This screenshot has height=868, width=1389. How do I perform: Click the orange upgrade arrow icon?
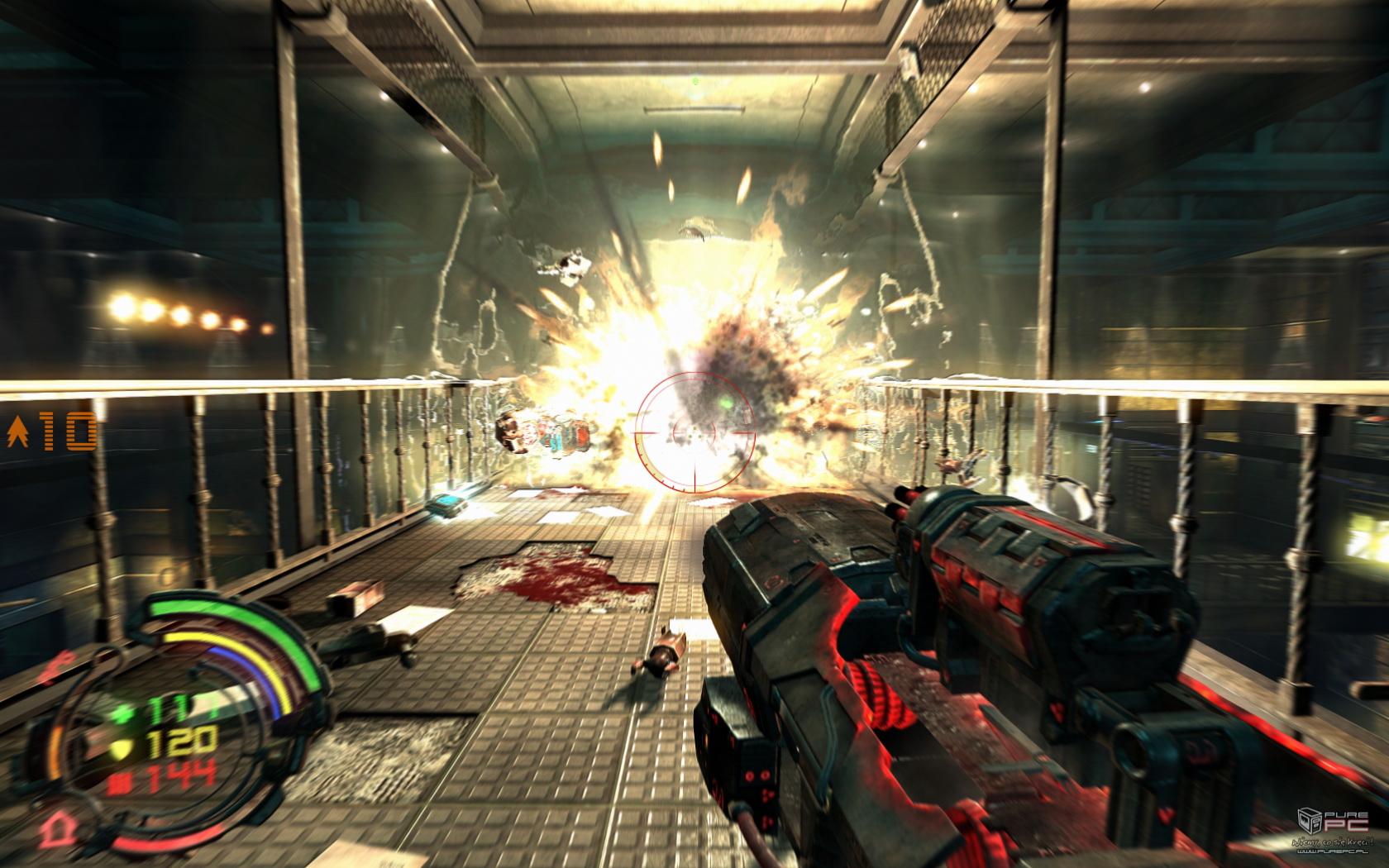(17, 432)
